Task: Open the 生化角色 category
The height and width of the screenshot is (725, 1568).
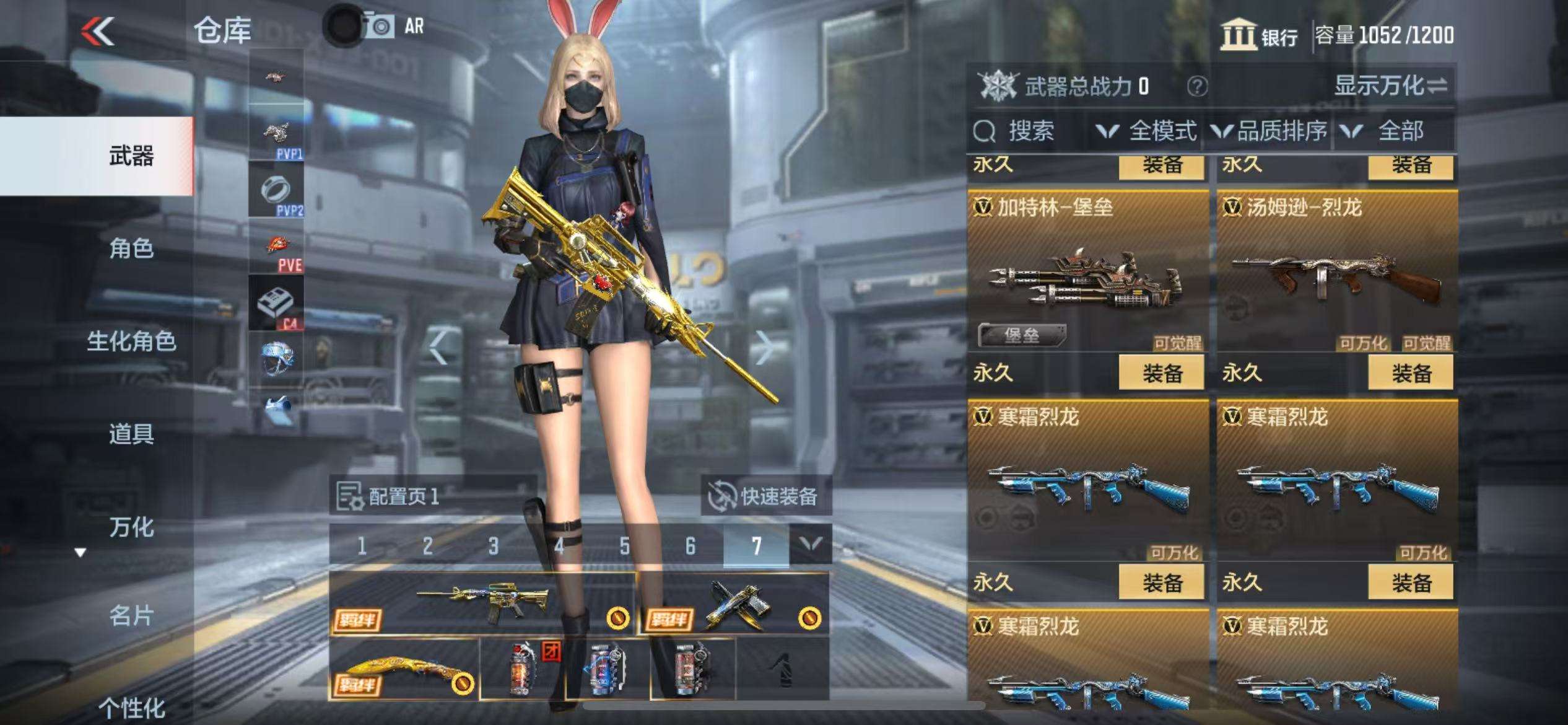Action: (x=131, y=341)
